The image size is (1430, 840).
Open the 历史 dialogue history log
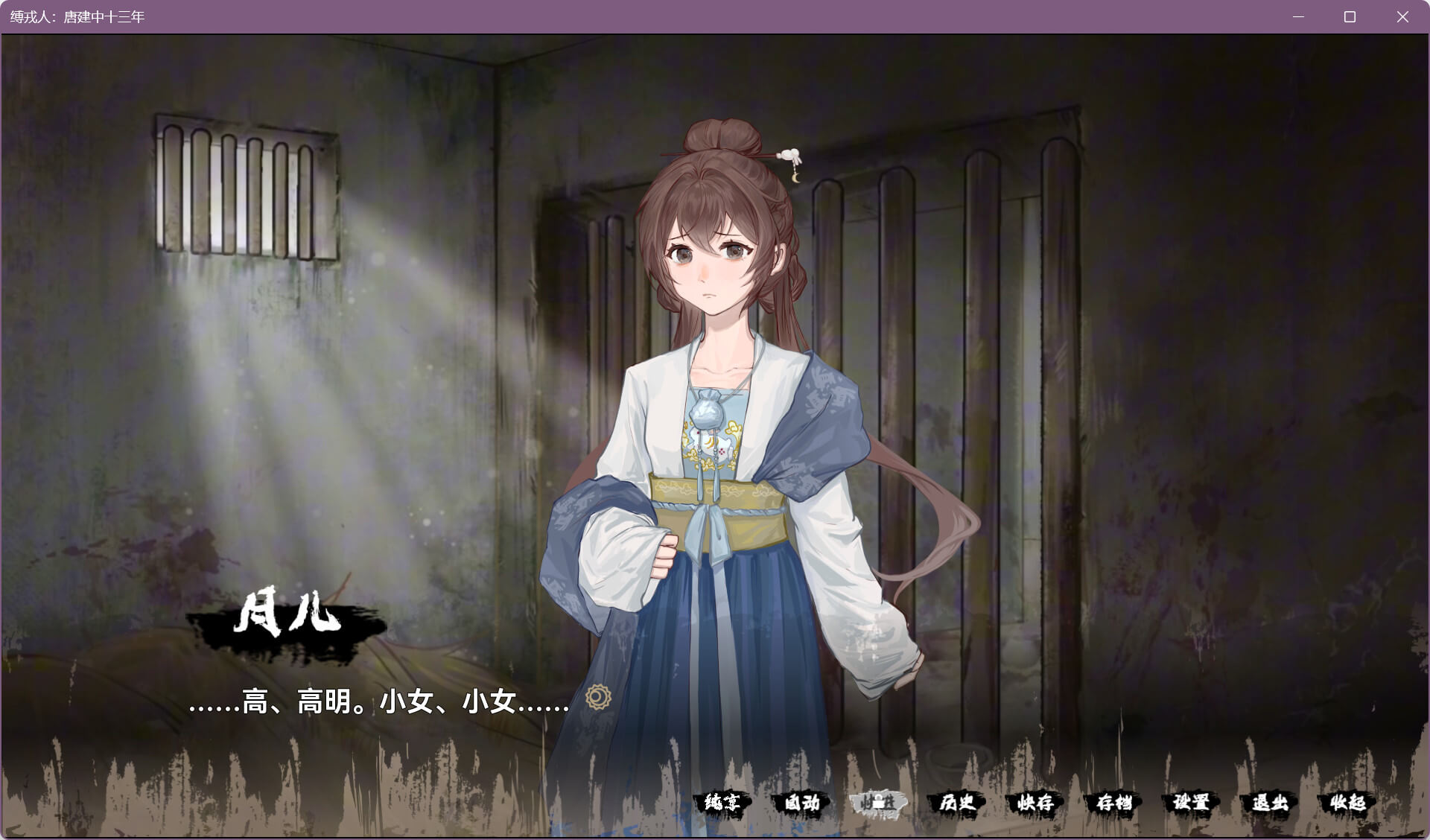[957, 803]
